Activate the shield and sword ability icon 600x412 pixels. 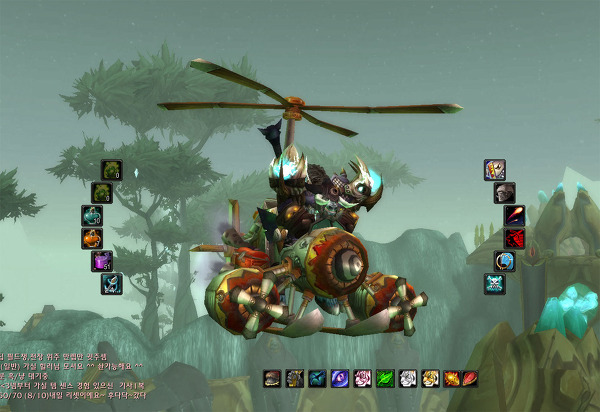click(x=495, y=170)
